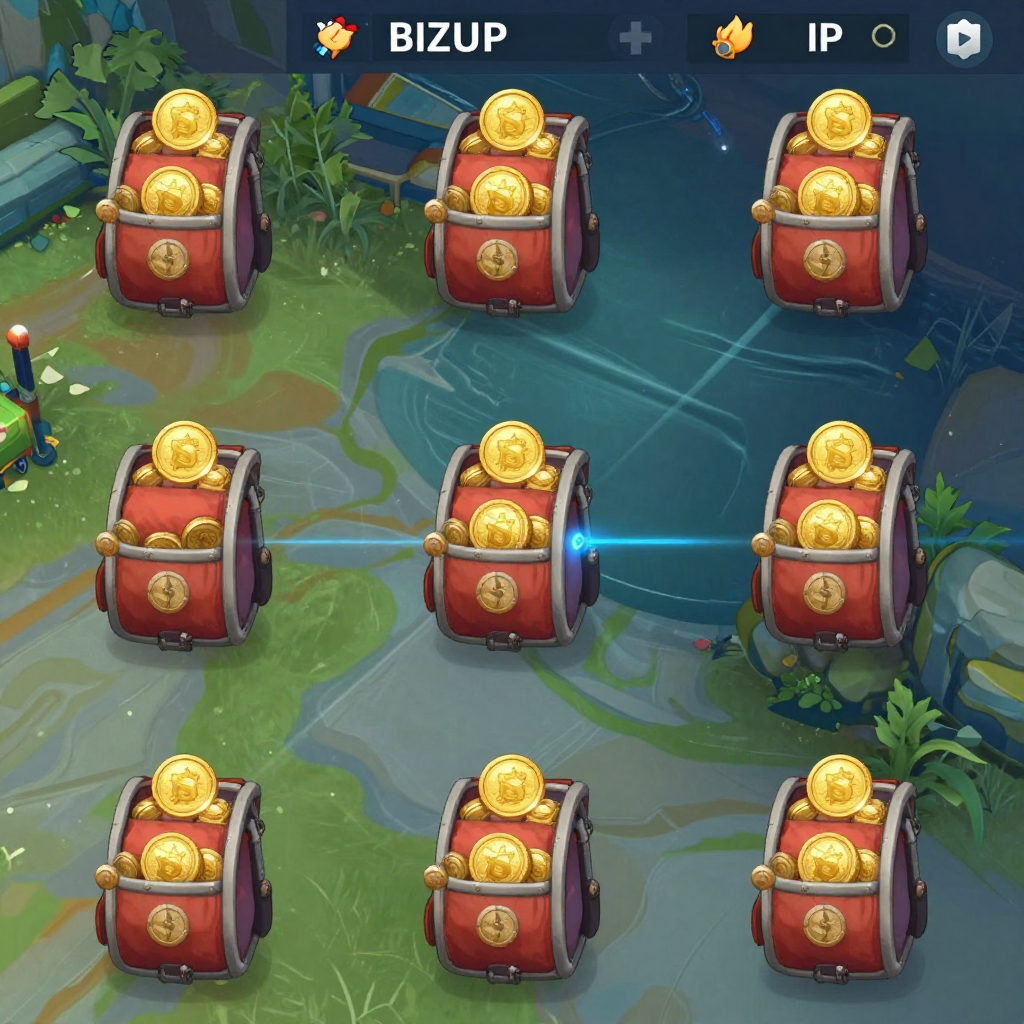Toggle the small ring right of IP
1024x1024 pixels.
pyautogui.click(x=883, y=37)
